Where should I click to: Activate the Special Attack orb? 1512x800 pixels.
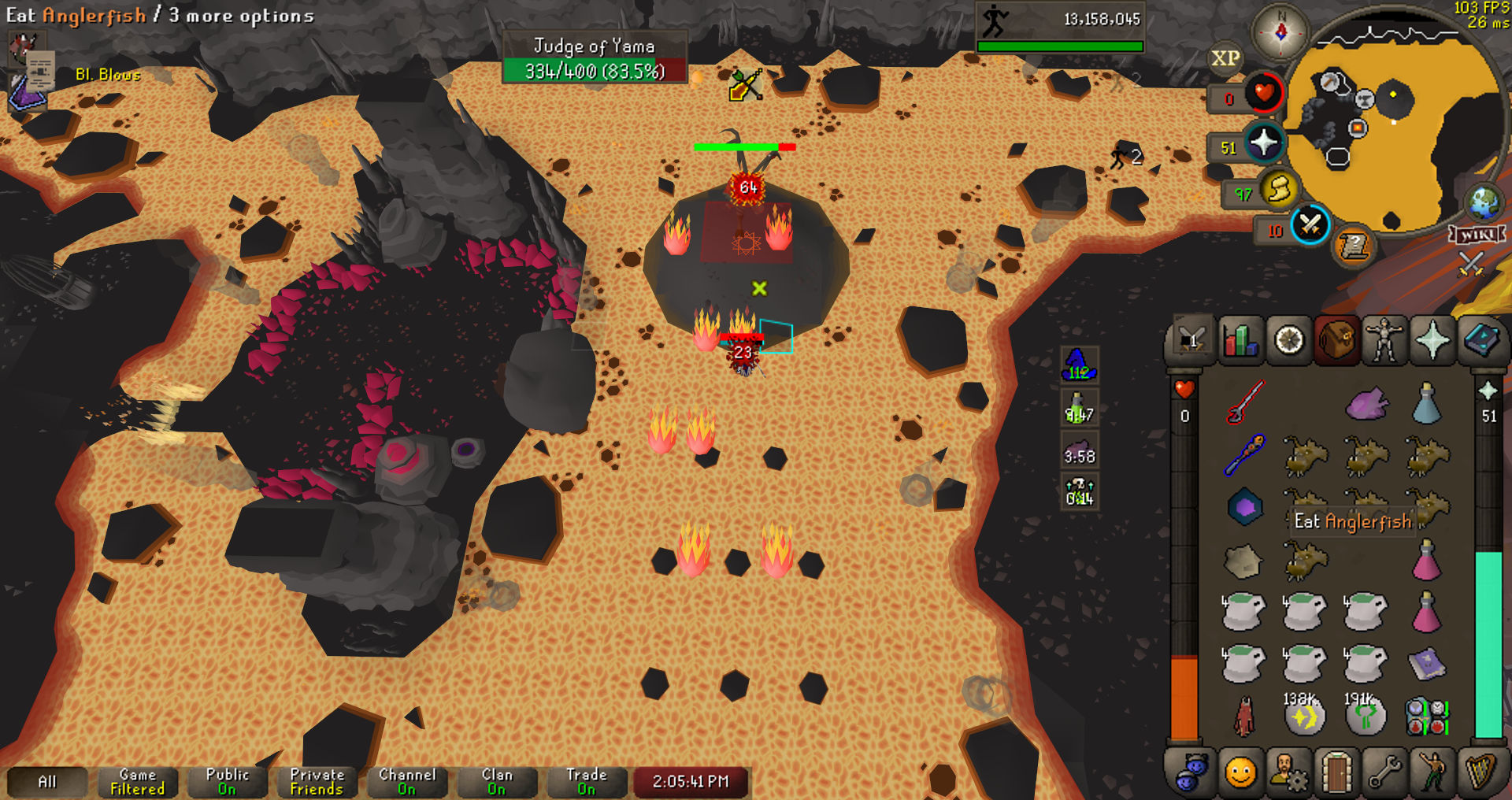point(1310,226)
